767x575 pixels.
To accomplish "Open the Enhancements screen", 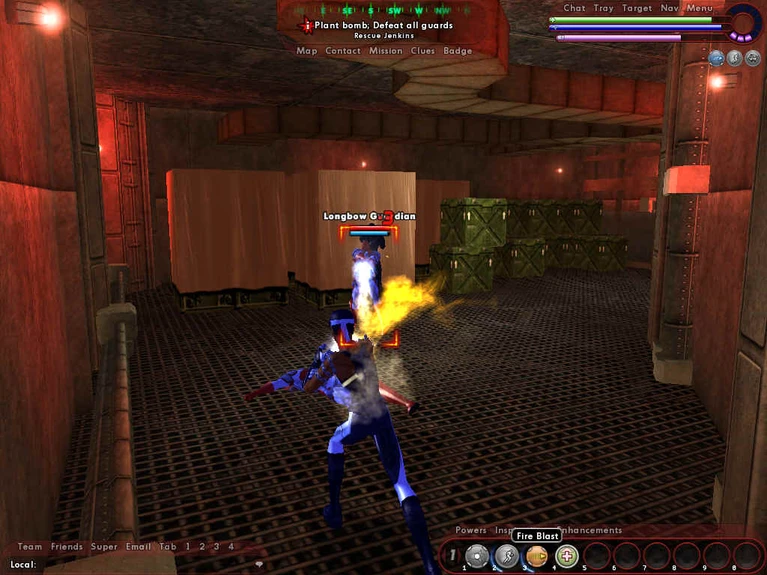I will 590,530.
